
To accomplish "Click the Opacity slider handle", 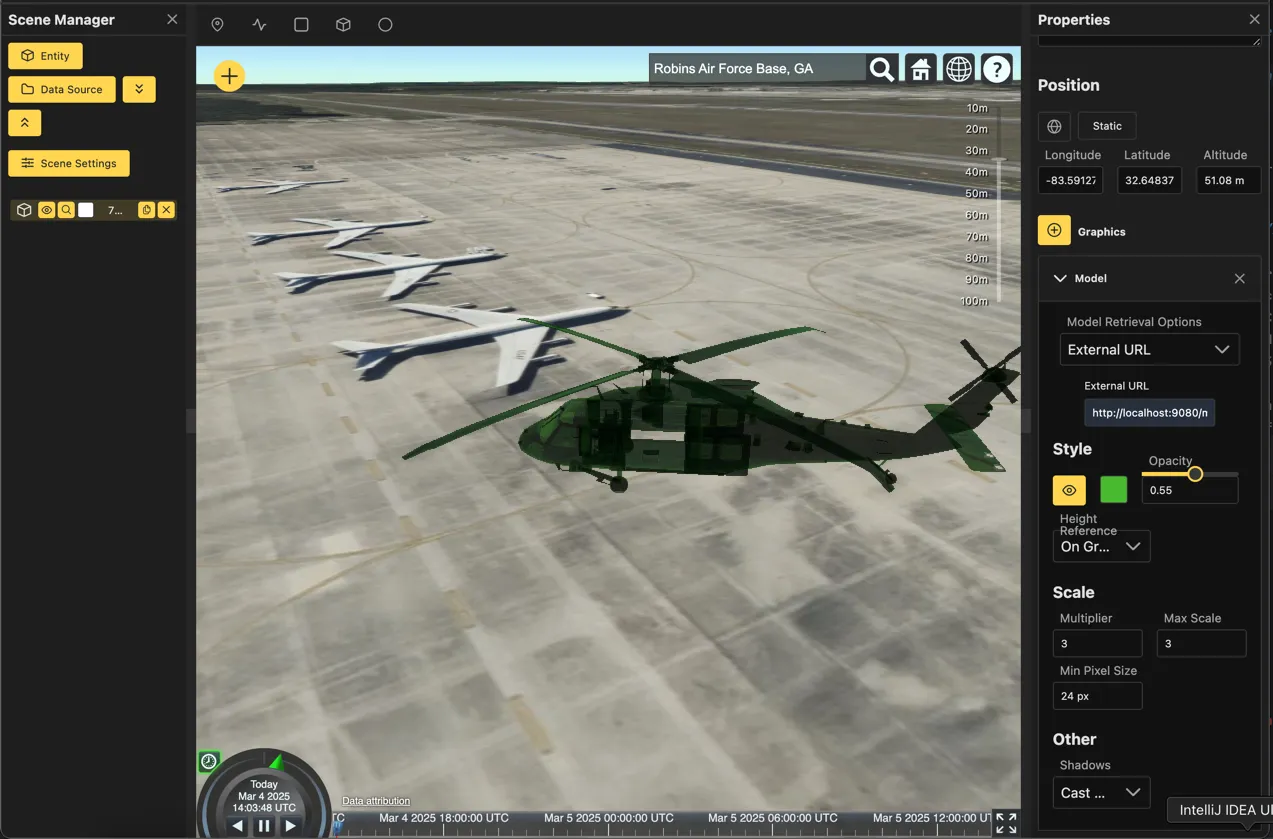I will (x=1194, y=474).
